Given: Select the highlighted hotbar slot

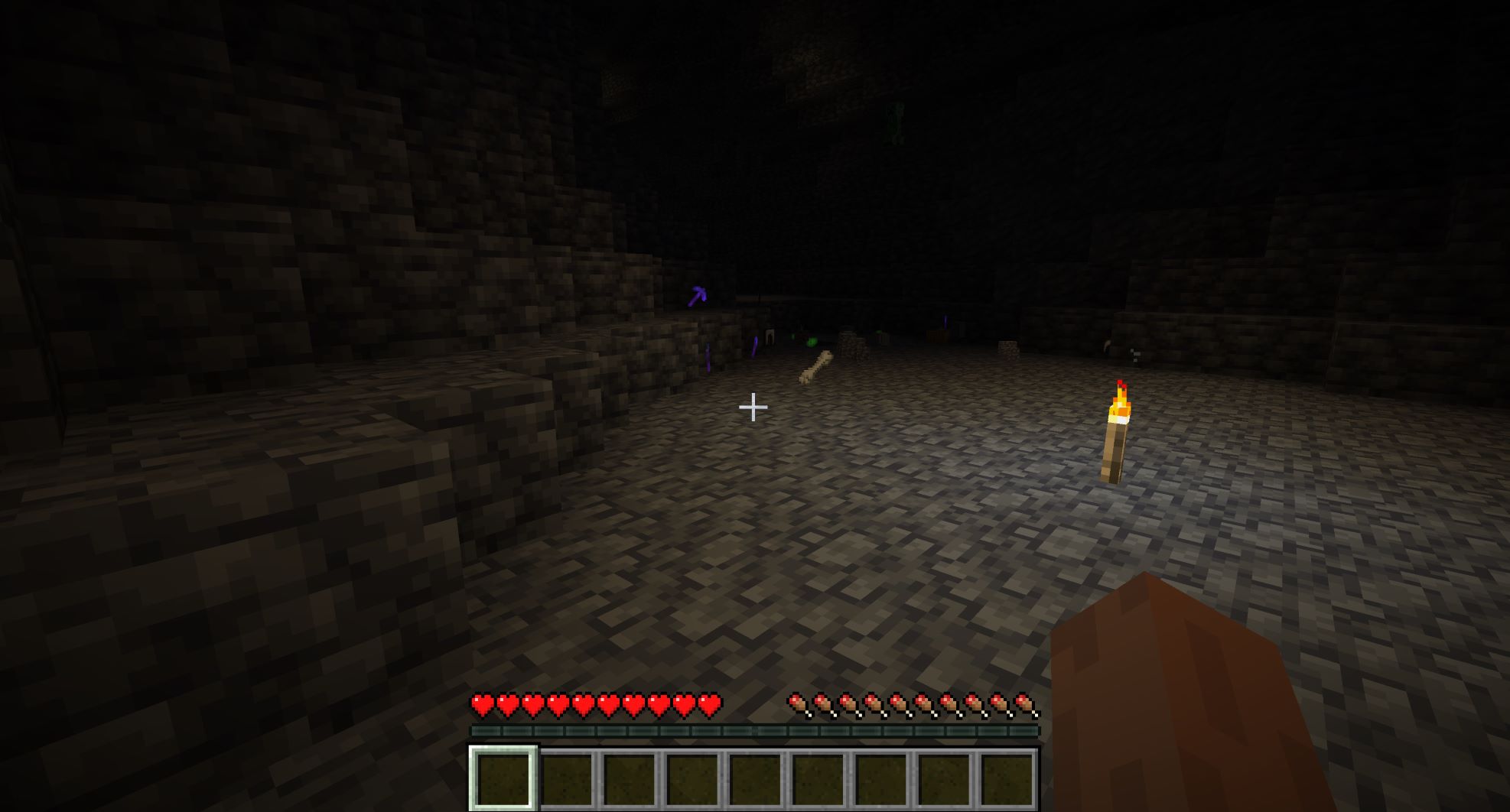Looking at the screenshot, I should coord(503,778).
